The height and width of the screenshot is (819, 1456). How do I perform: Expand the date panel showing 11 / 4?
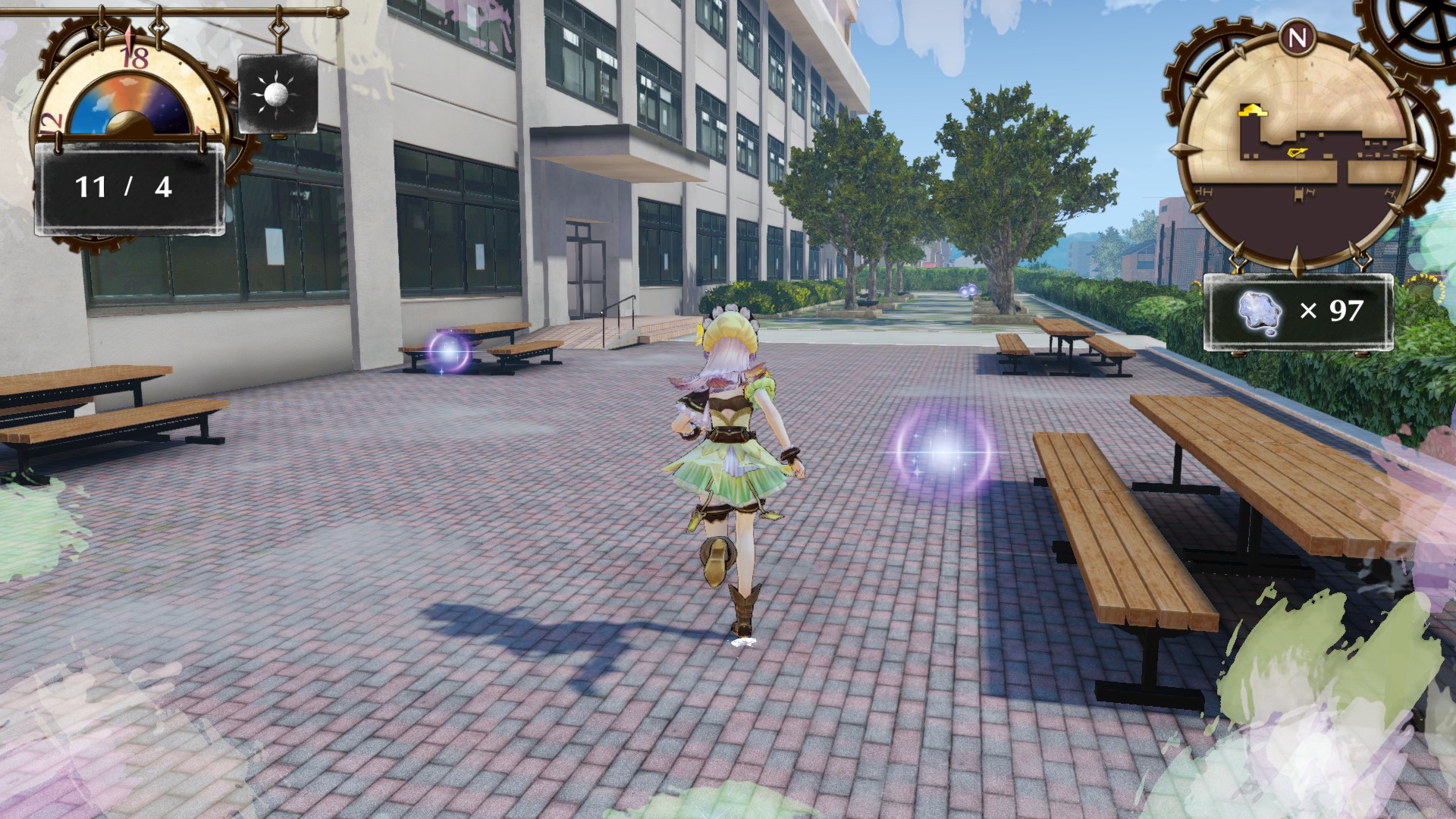[126, 184]
